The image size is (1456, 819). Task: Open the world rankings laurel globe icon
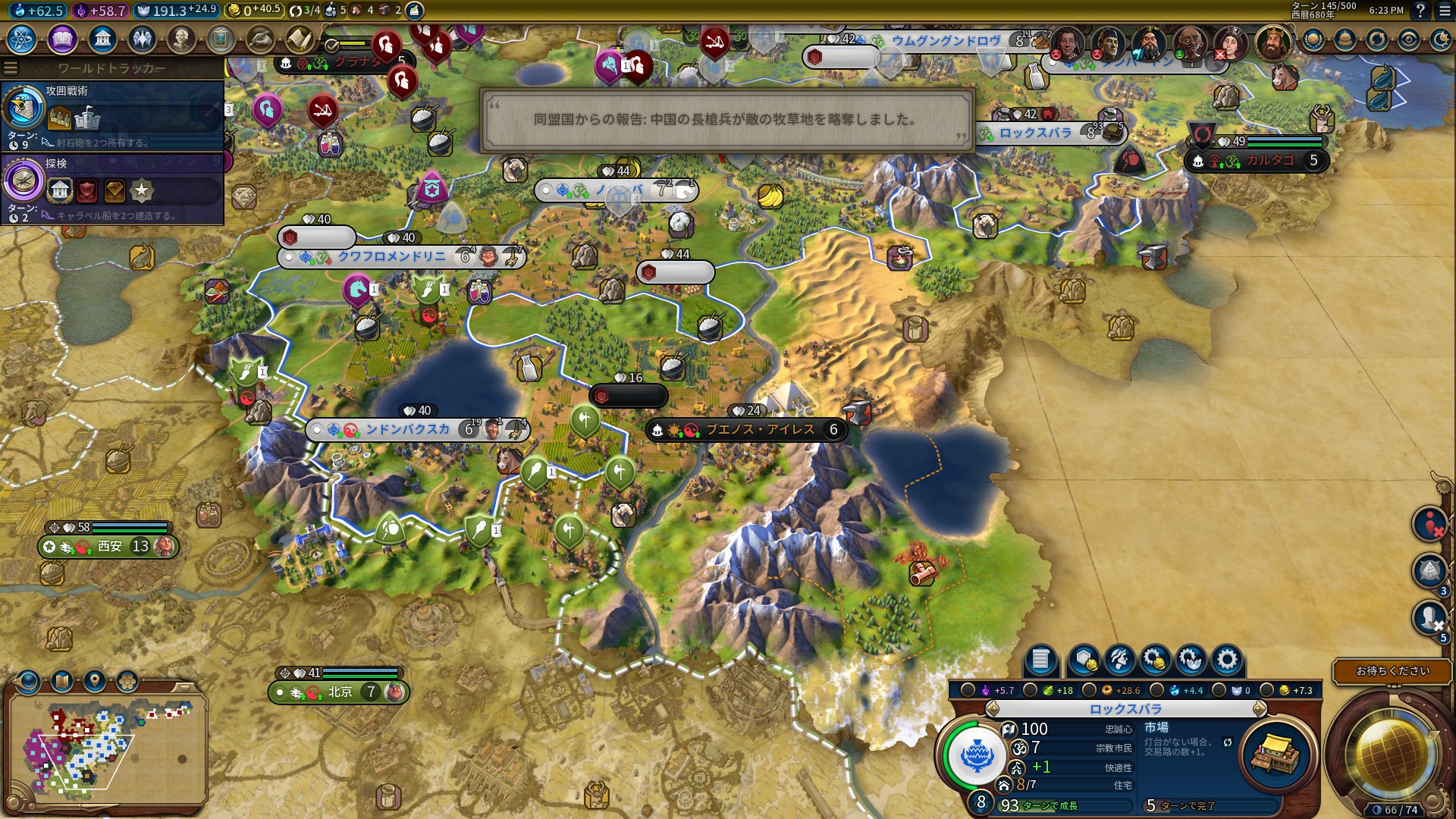tap(1313, 39)
